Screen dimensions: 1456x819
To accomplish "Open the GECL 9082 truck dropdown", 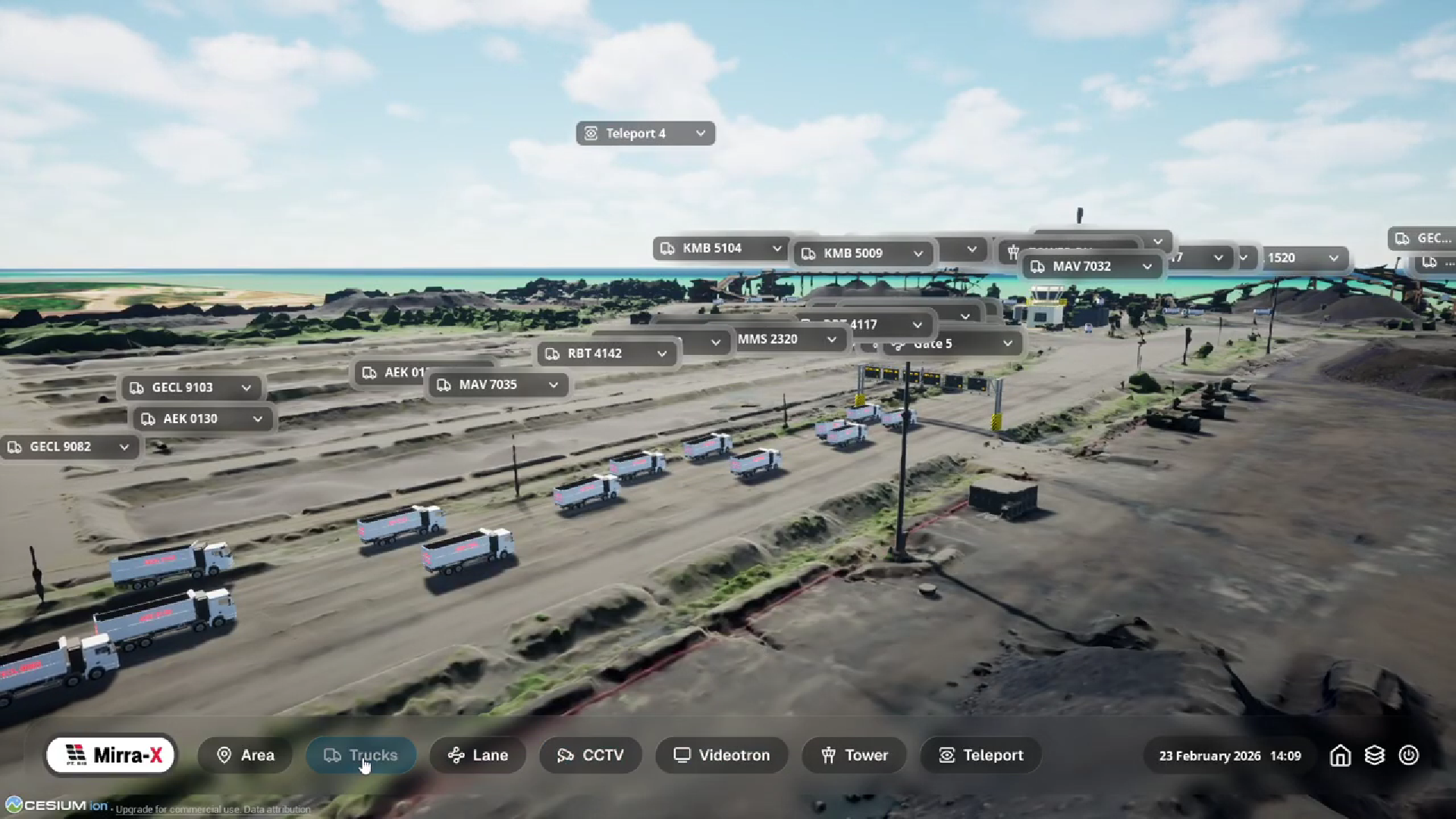I will (124, 447).
